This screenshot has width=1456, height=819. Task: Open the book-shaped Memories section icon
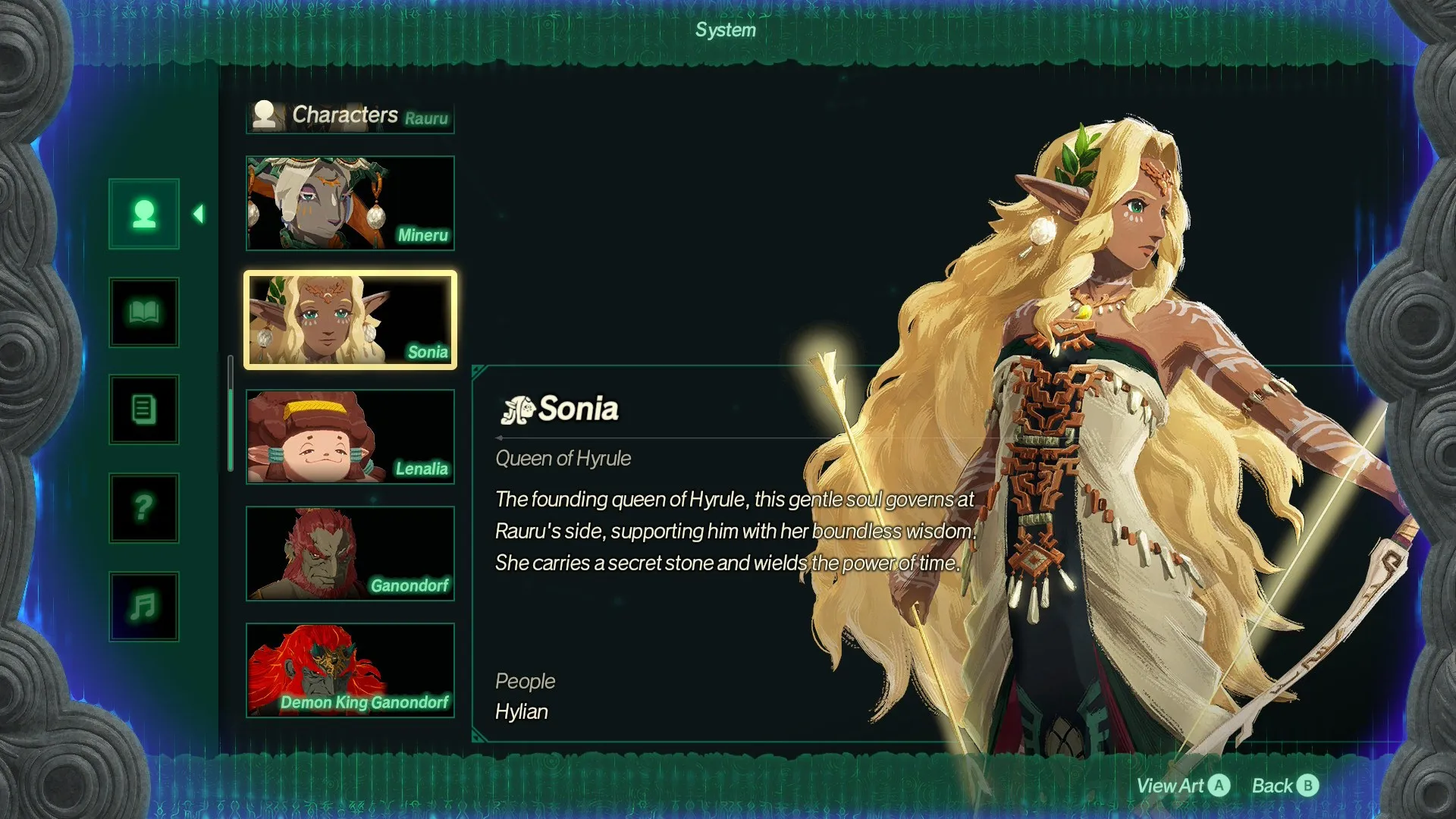tap(143, 312)
